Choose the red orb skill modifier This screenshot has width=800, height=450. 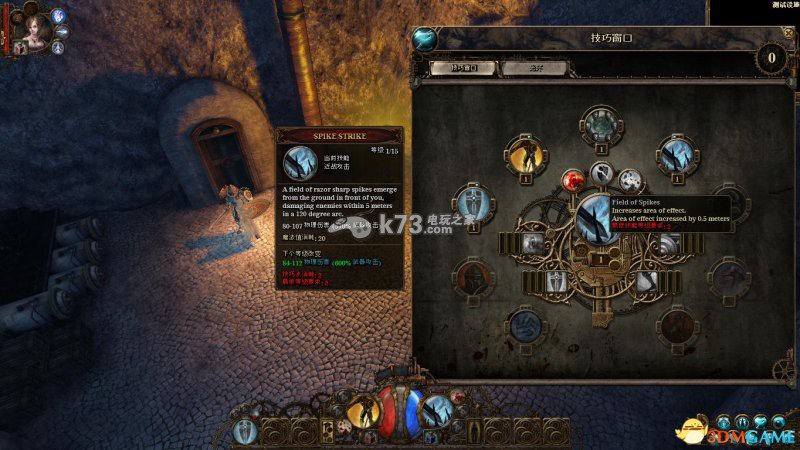(x=574, y=182)
